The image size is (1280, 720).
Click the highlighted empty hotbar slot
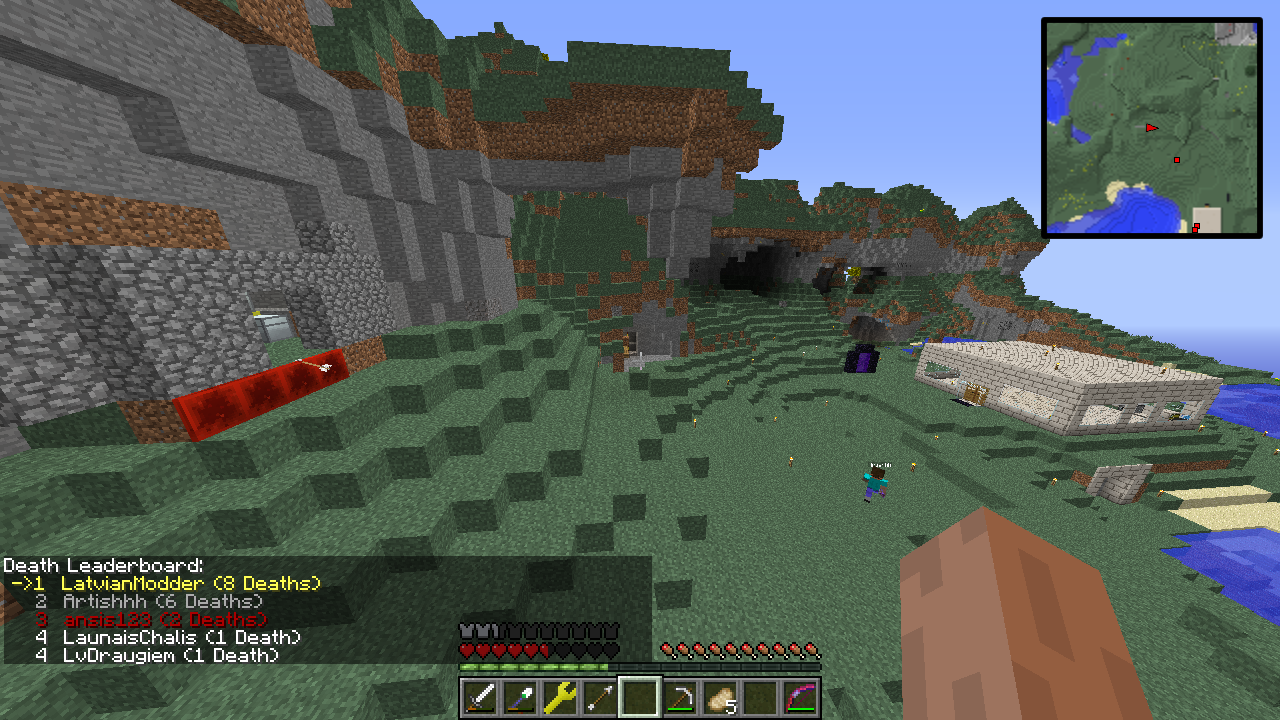(640, 697)
